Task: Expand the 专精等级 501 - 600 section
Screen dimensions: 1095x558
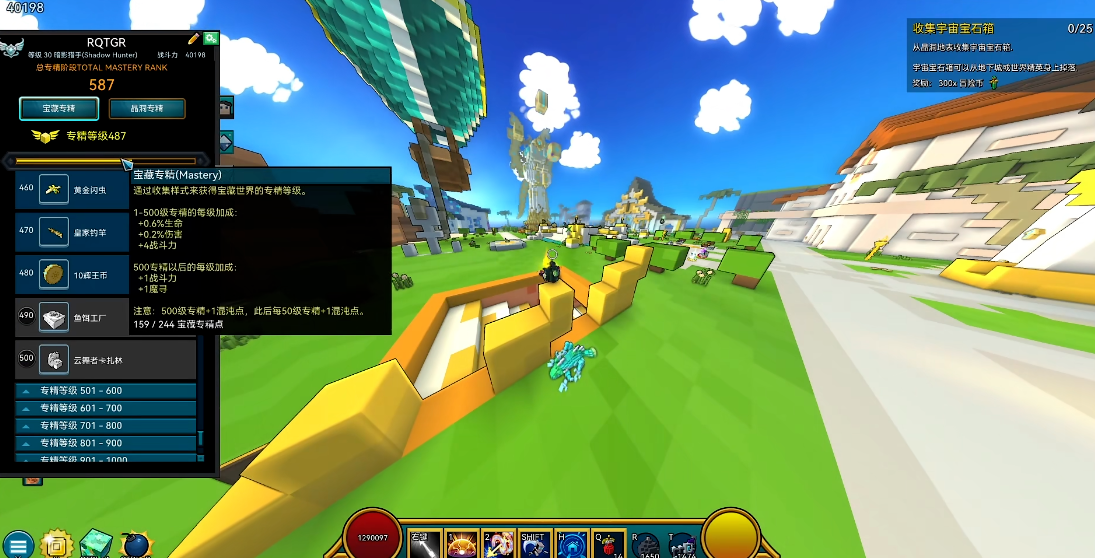Action: tap(105, 391)
